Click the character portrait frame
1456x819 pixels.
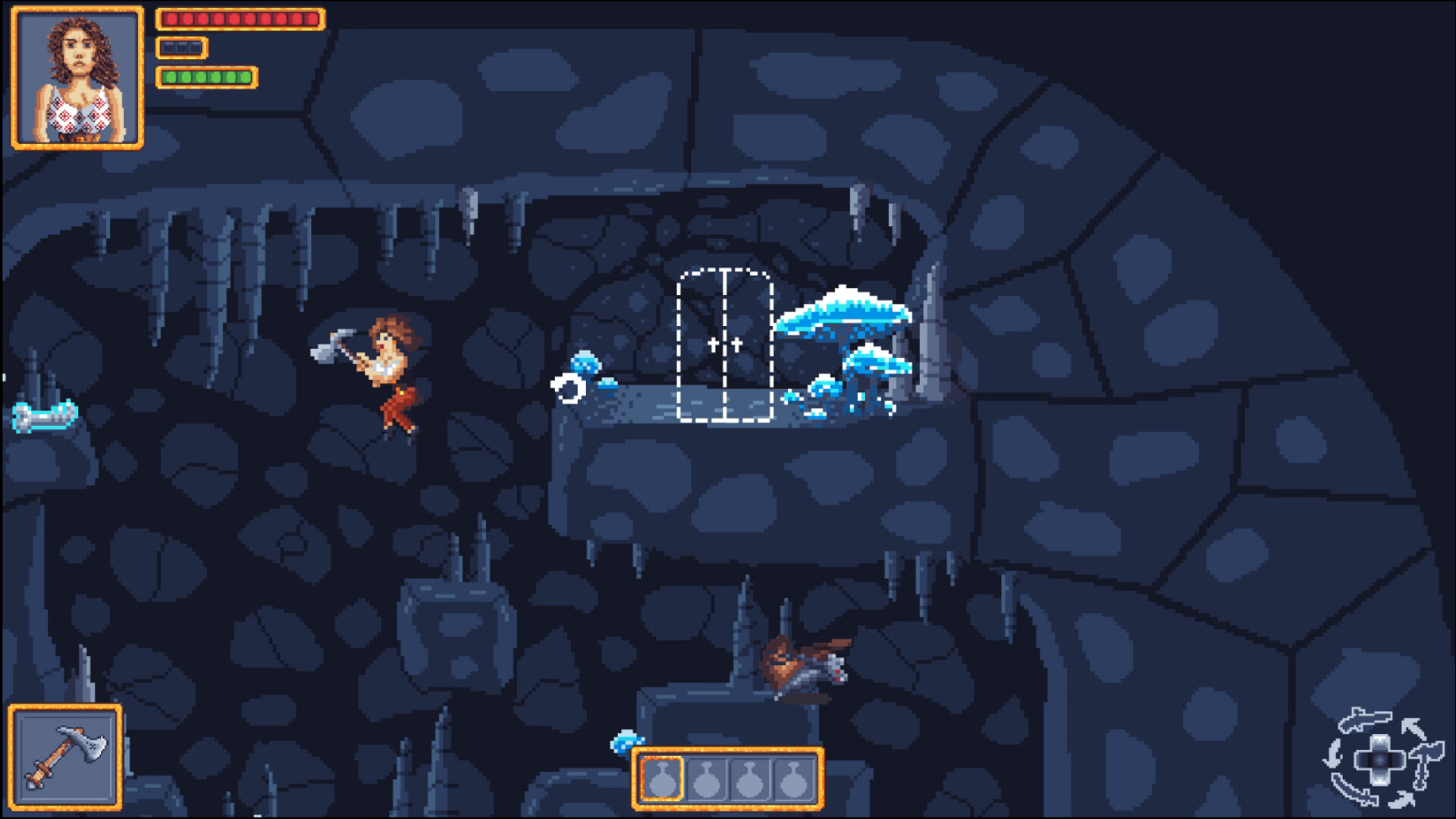[76, 76]
